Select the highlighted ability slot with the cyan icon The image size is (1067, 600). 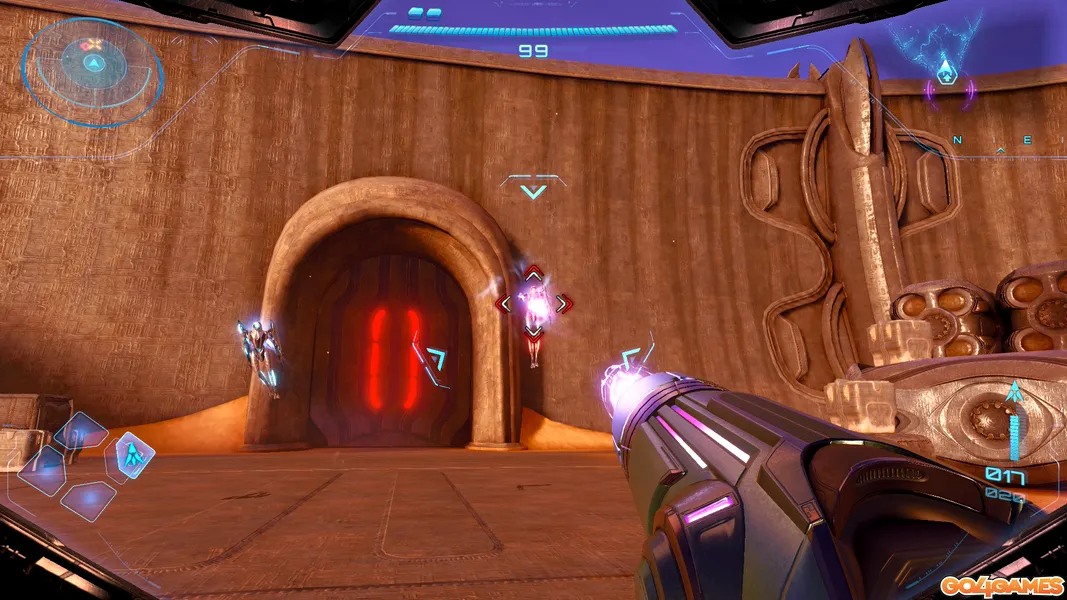[130, 456]
